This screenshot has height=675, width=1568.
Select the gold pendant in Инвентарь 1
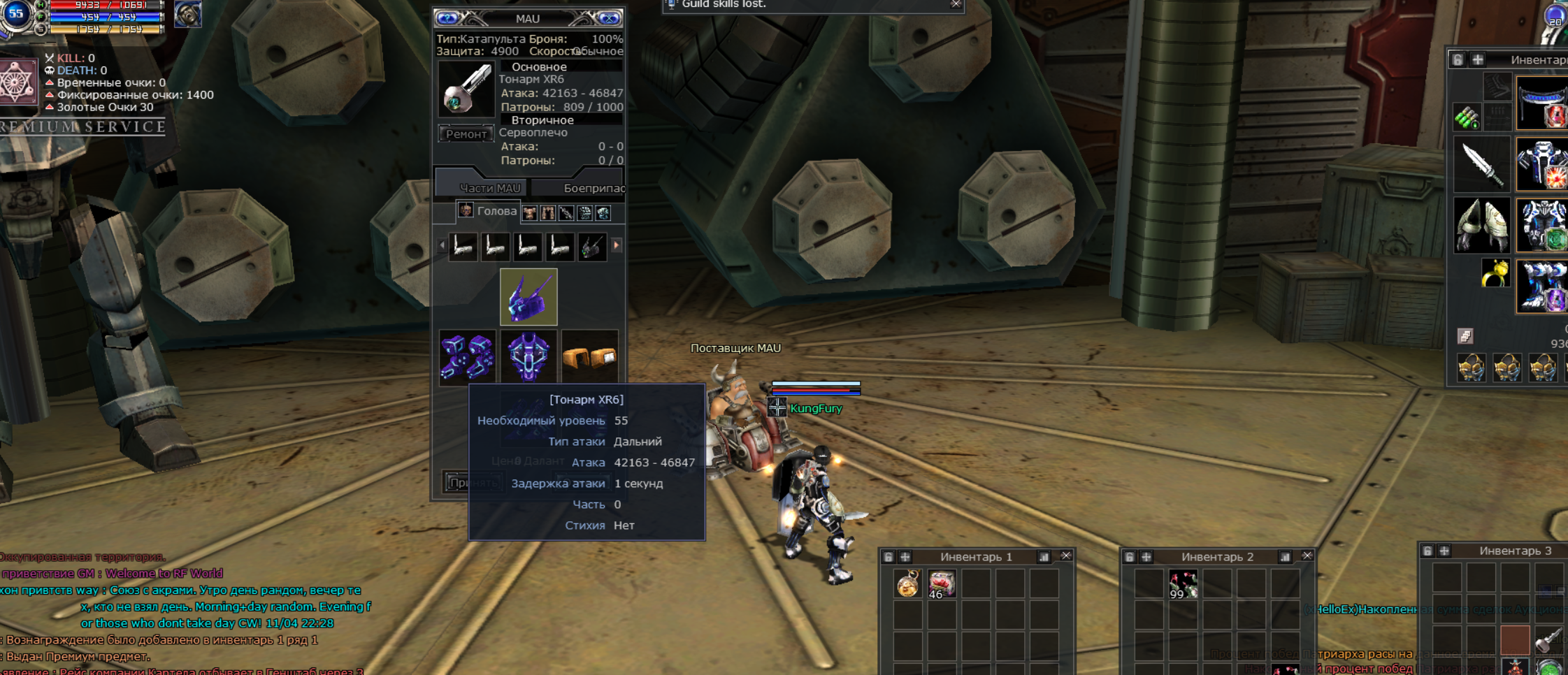pos(908,583)
